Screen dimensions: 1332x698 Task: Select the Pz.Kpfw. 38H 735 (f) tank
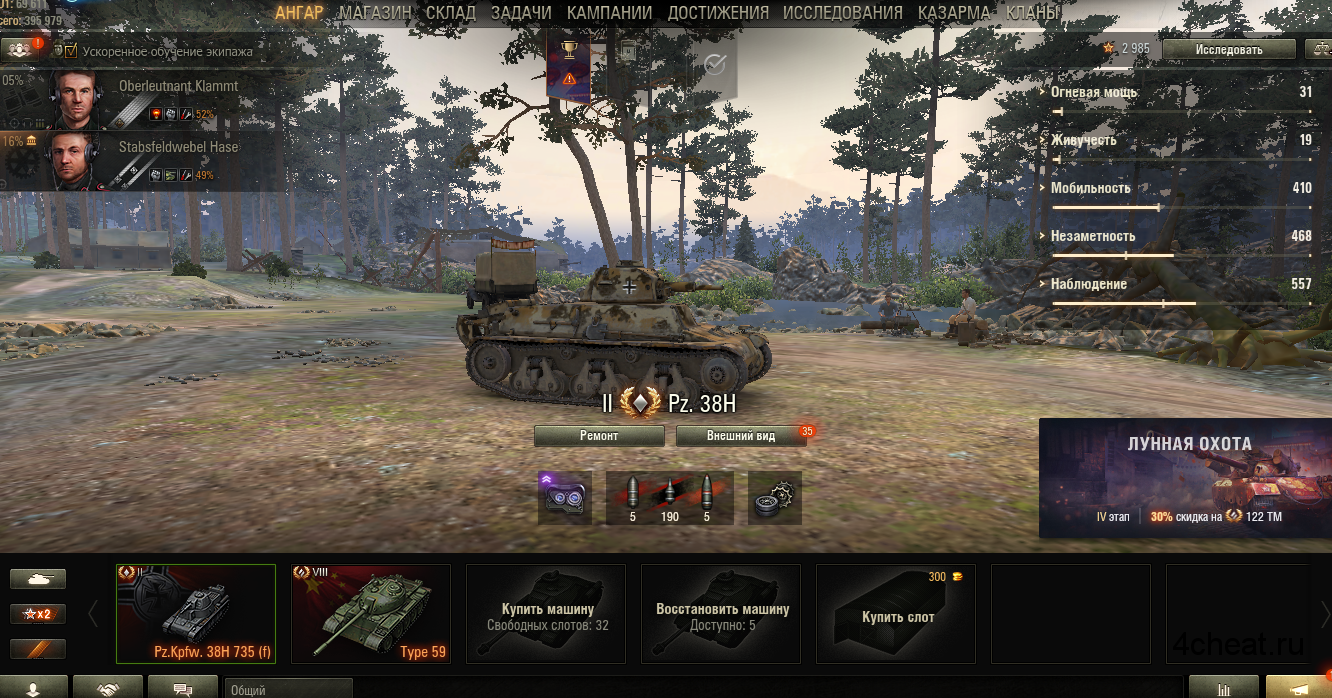click(x=196, y=614)
